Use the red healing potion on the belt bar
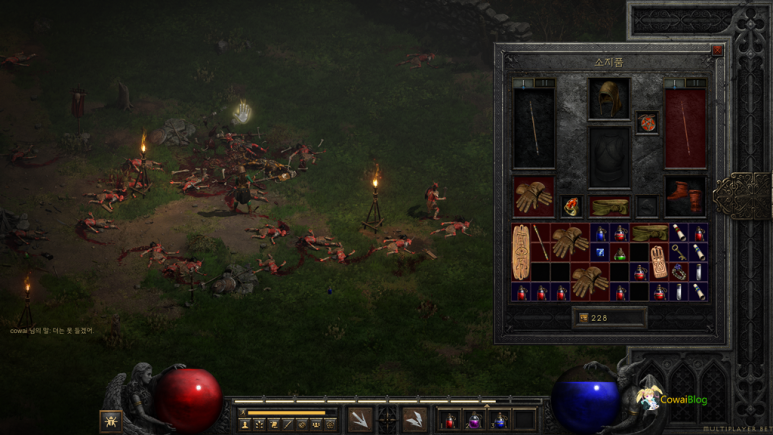Image resolution: width=773 pixels, height=435 pixels. pyautogui.click(x=450, y=420)
